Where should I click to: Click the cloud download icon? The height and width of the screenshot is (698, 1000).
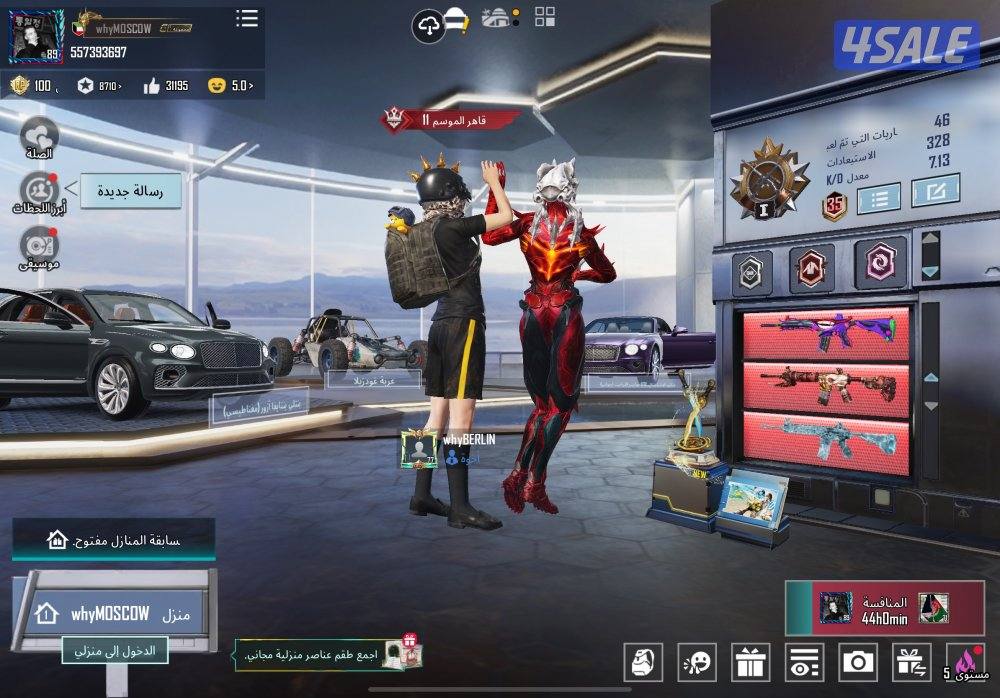428,25
